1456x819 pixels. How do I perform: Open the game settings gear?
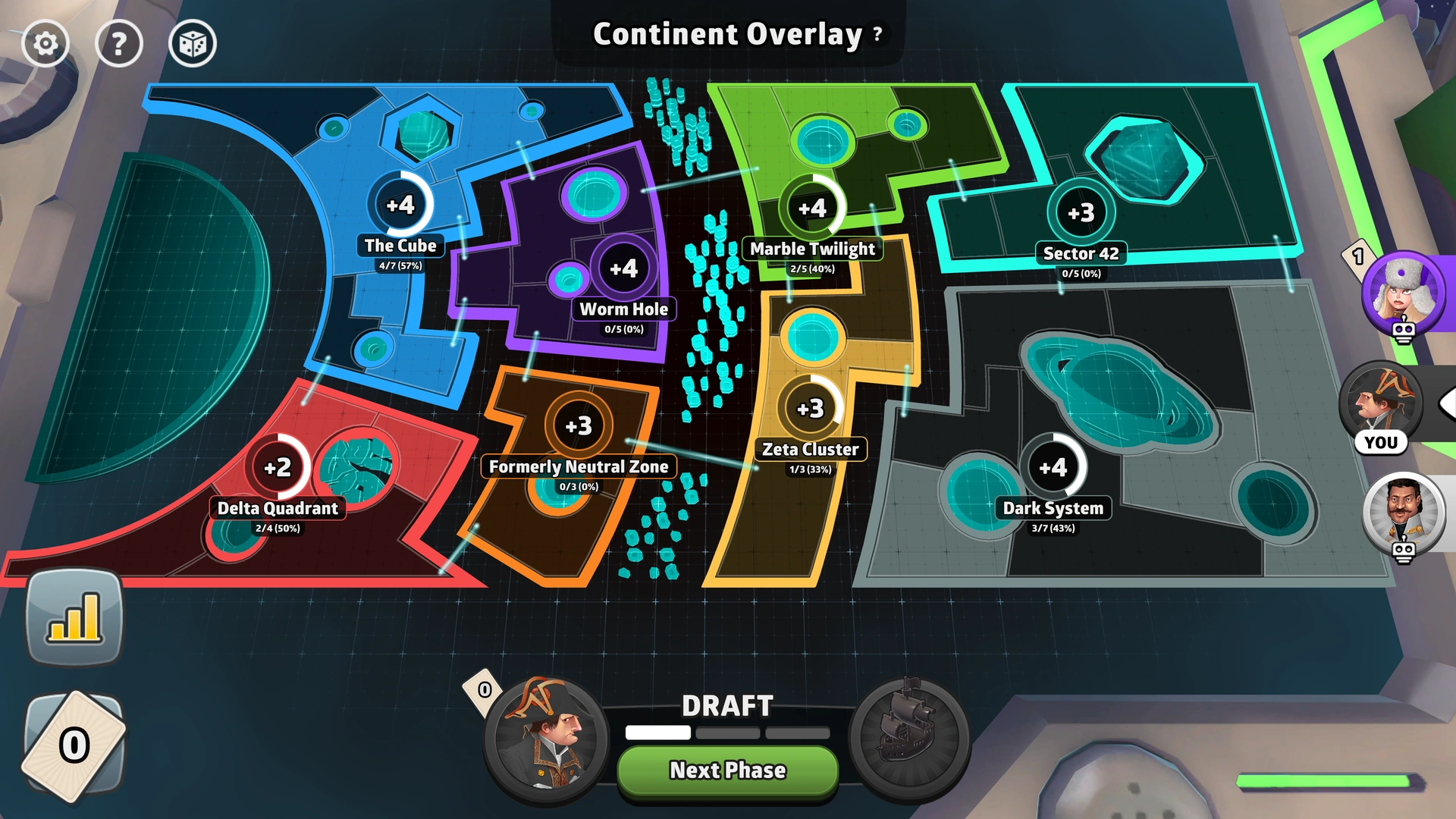pyautogui.click(x=45, y=43)
